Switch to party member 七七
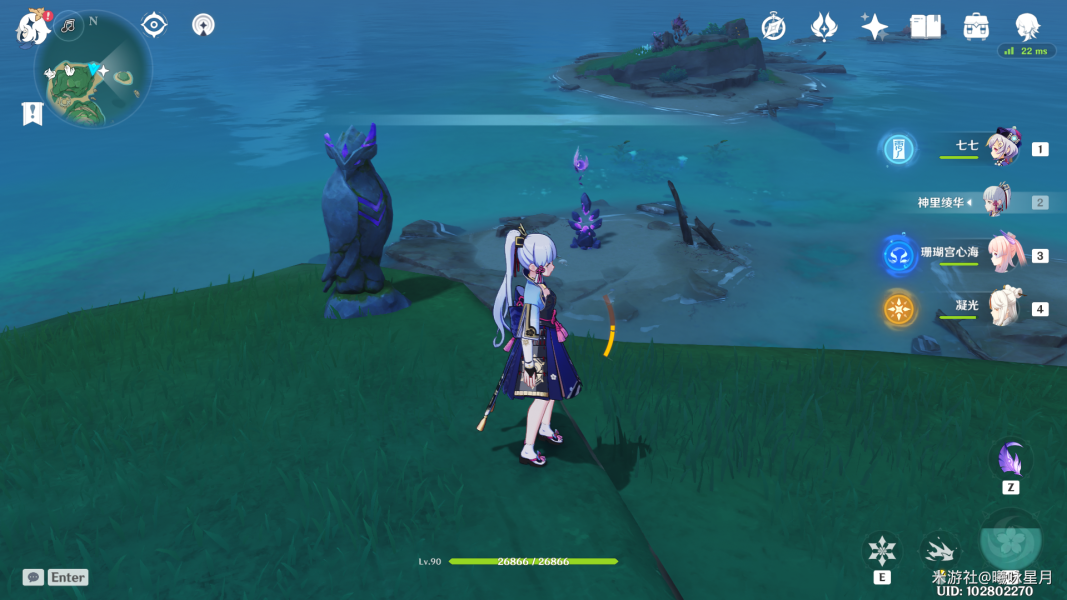Image resolution: width=1067 pixels, height=600 pixels. (x=1001, y=148)
